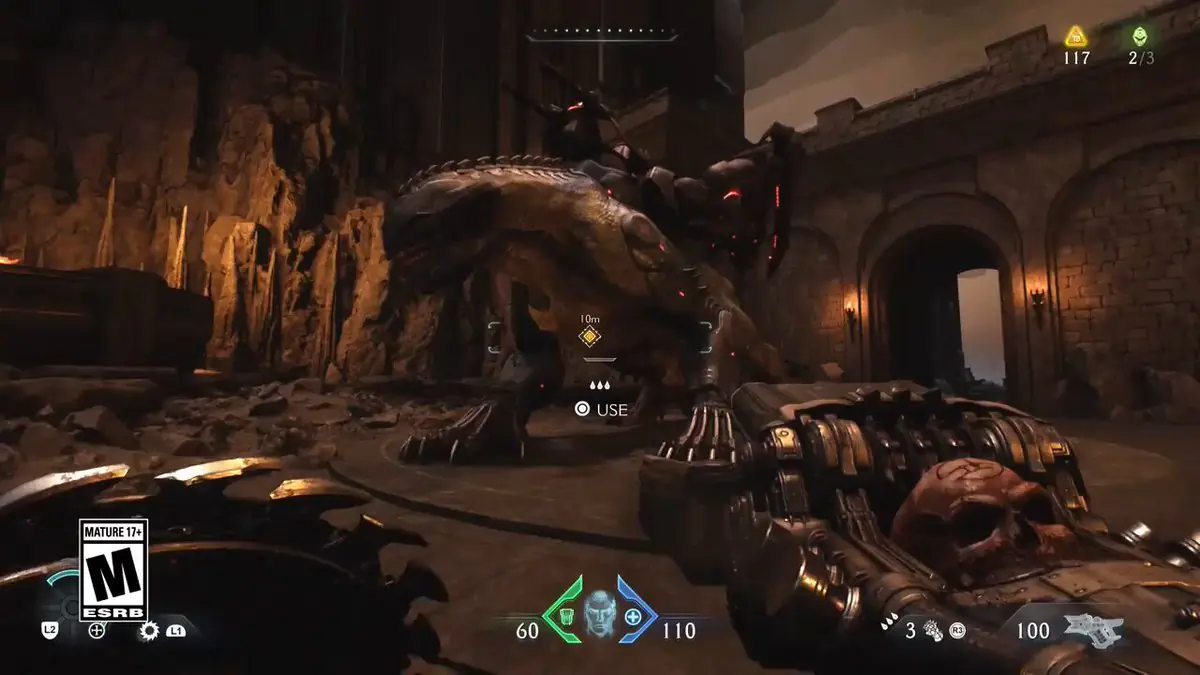Click the ESRB Mature 17+ rating badge

coord(114,570)
